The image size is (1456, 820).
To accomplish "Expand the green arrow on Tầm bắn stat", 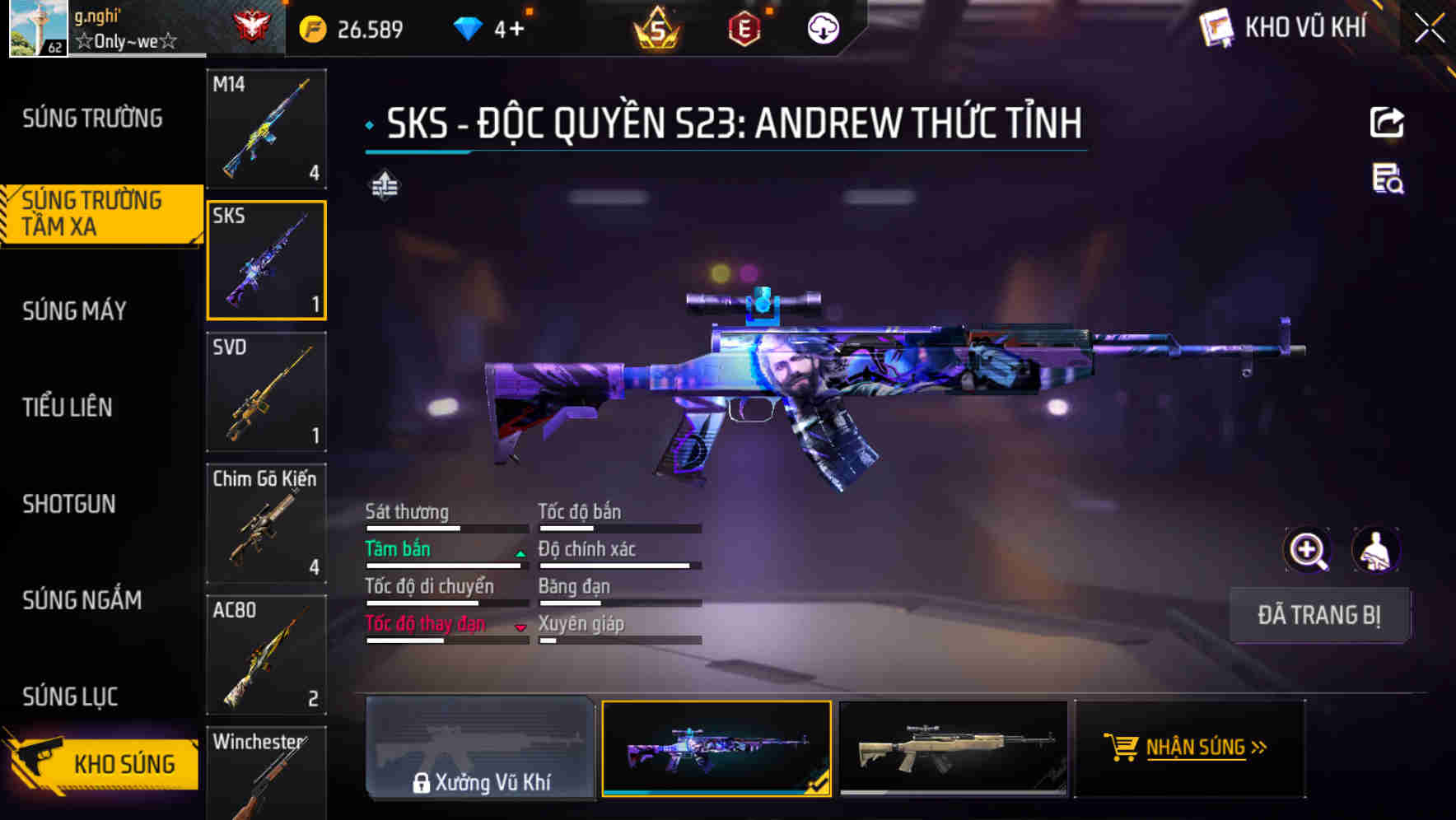I will pyautogui.click(x=520, y=553).
